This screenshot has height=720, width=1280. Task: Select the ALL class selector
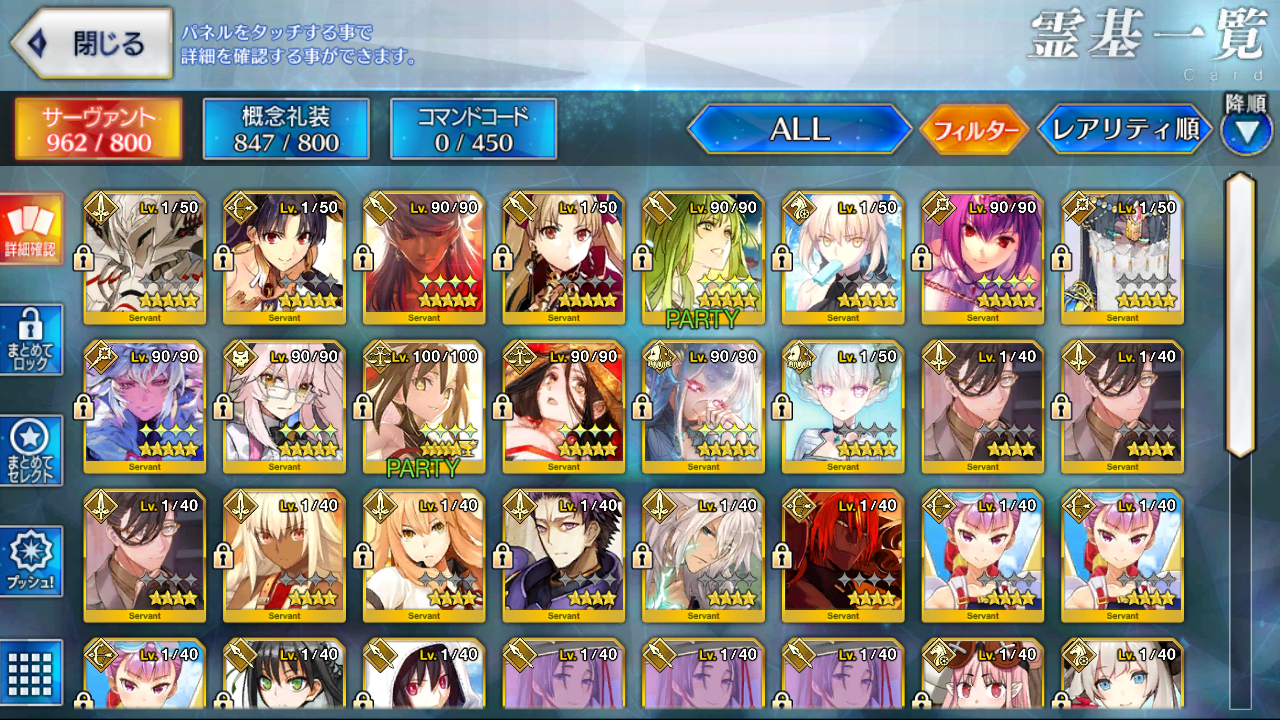pos(799,129)
